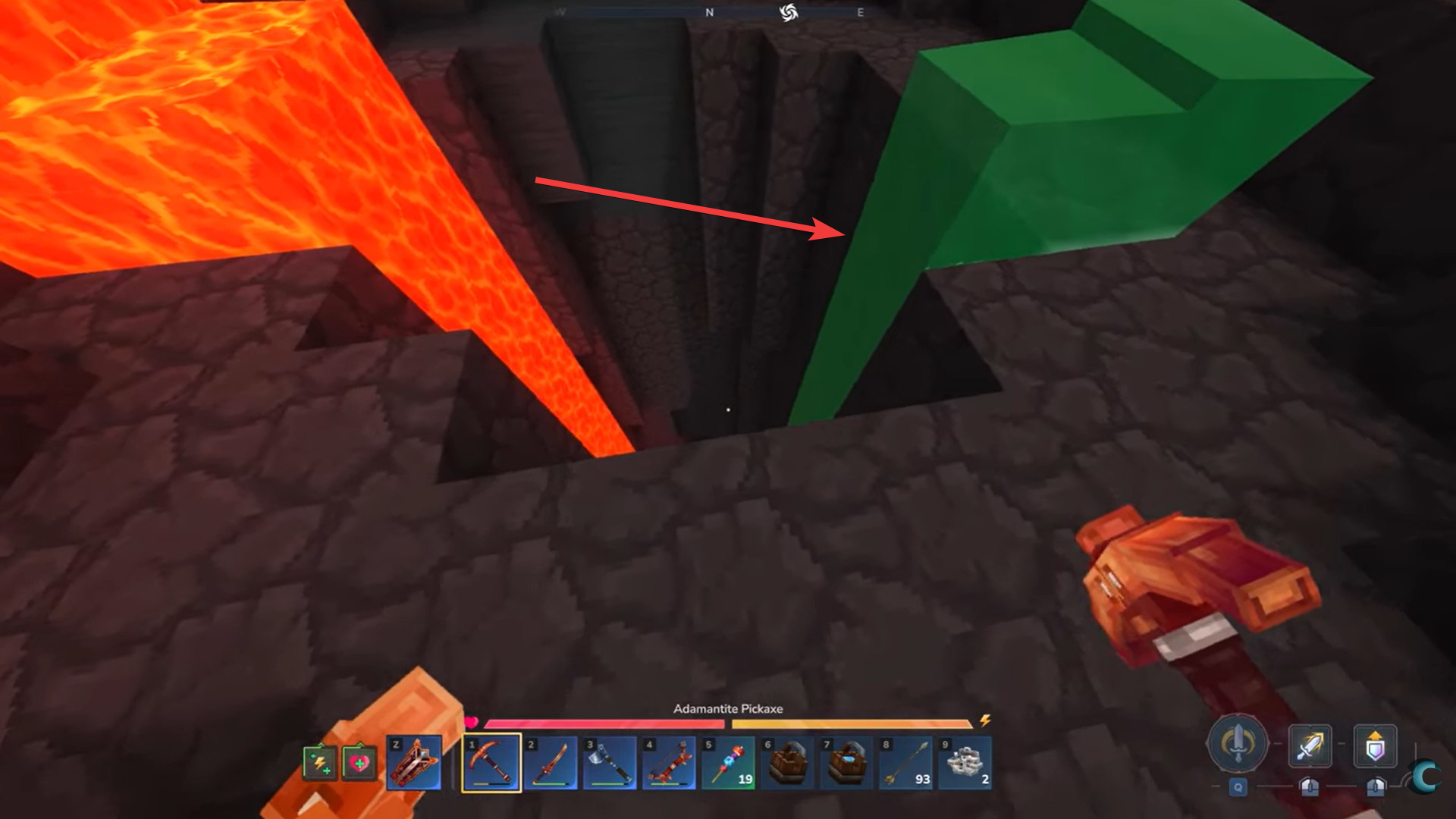This screenshot has width=1456, height=819.
Task: Click the flaming sword dash skill icon
Action: click(1309, 745)
